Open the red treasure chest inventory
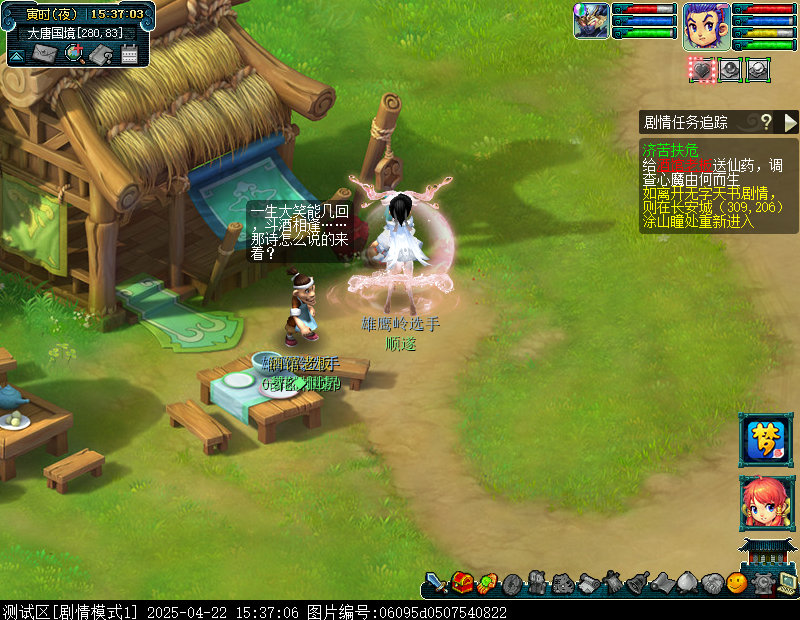Image resolution: width=800 pixels, height=620 pixels. [462, 582]
